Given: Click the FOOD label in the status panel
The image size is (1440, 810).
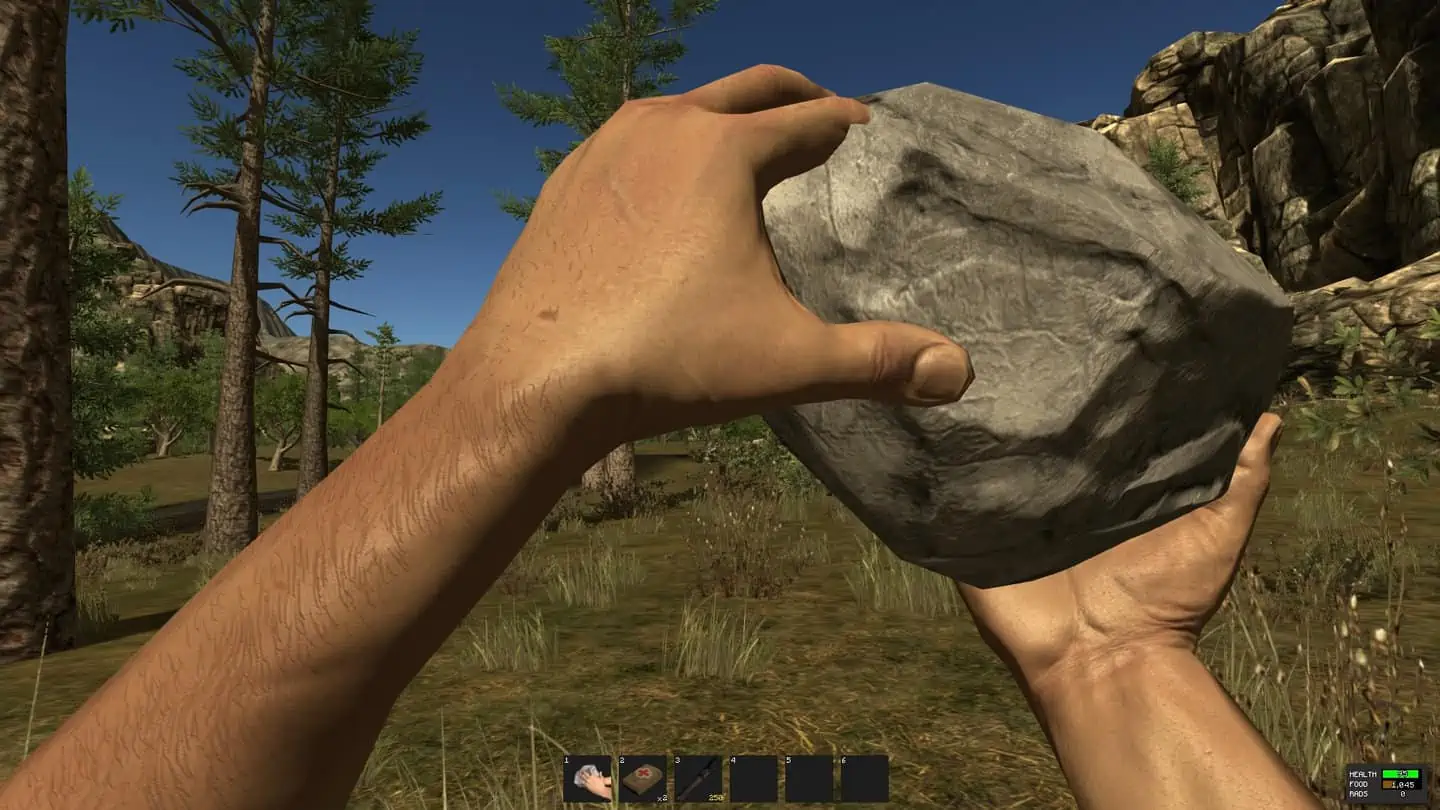Looking at the screenshot, I should [x=1359, y=785].
